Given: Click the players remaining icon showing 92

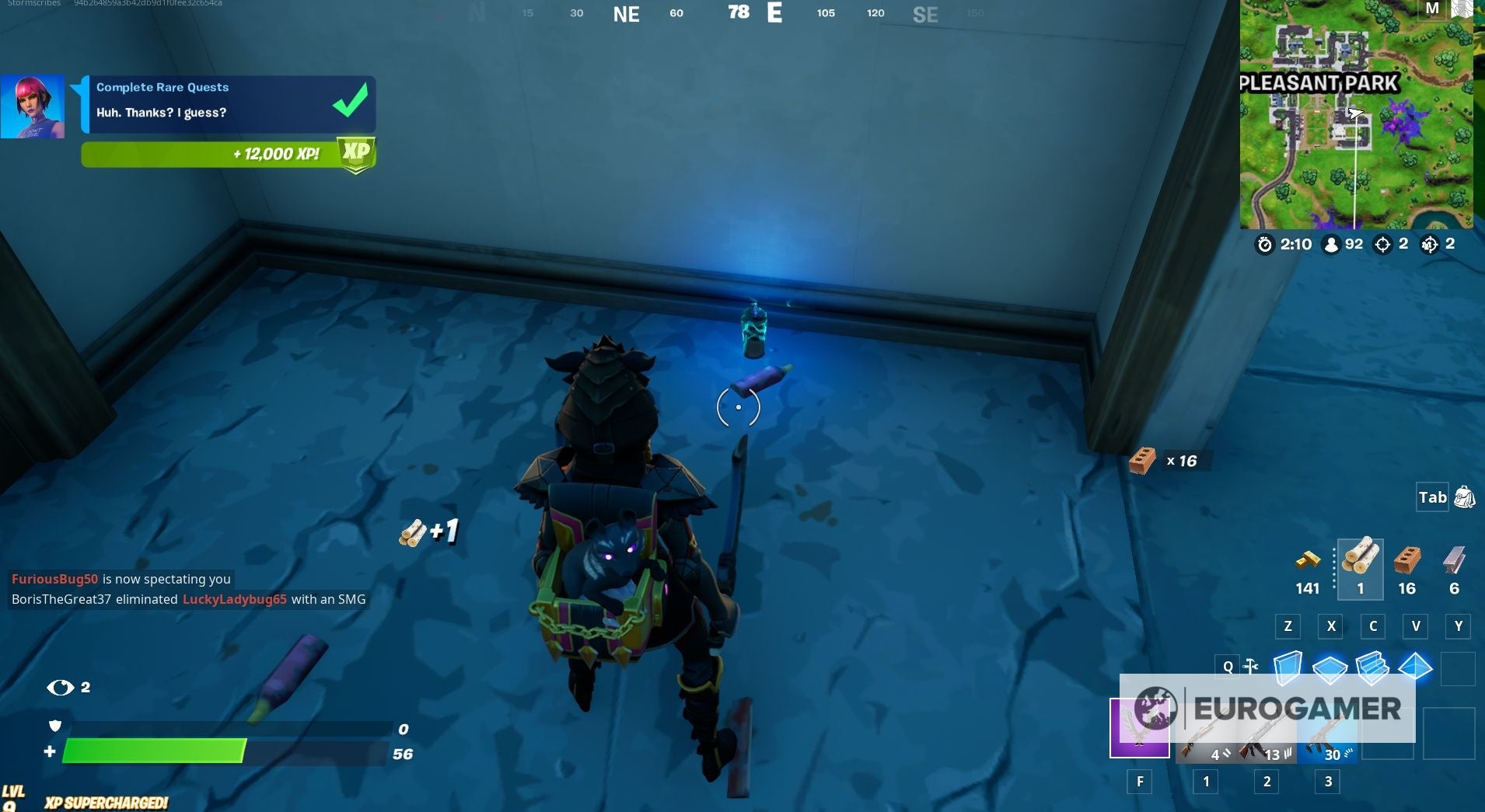Looking at the screenshot, I should click(x=1331, y=245).
